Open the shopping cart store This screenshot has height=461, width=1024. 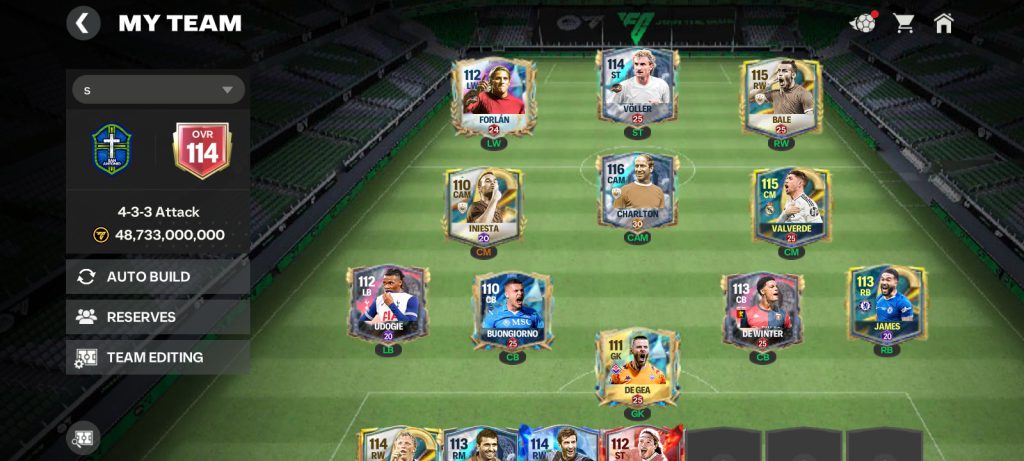(x=904, y=23)
